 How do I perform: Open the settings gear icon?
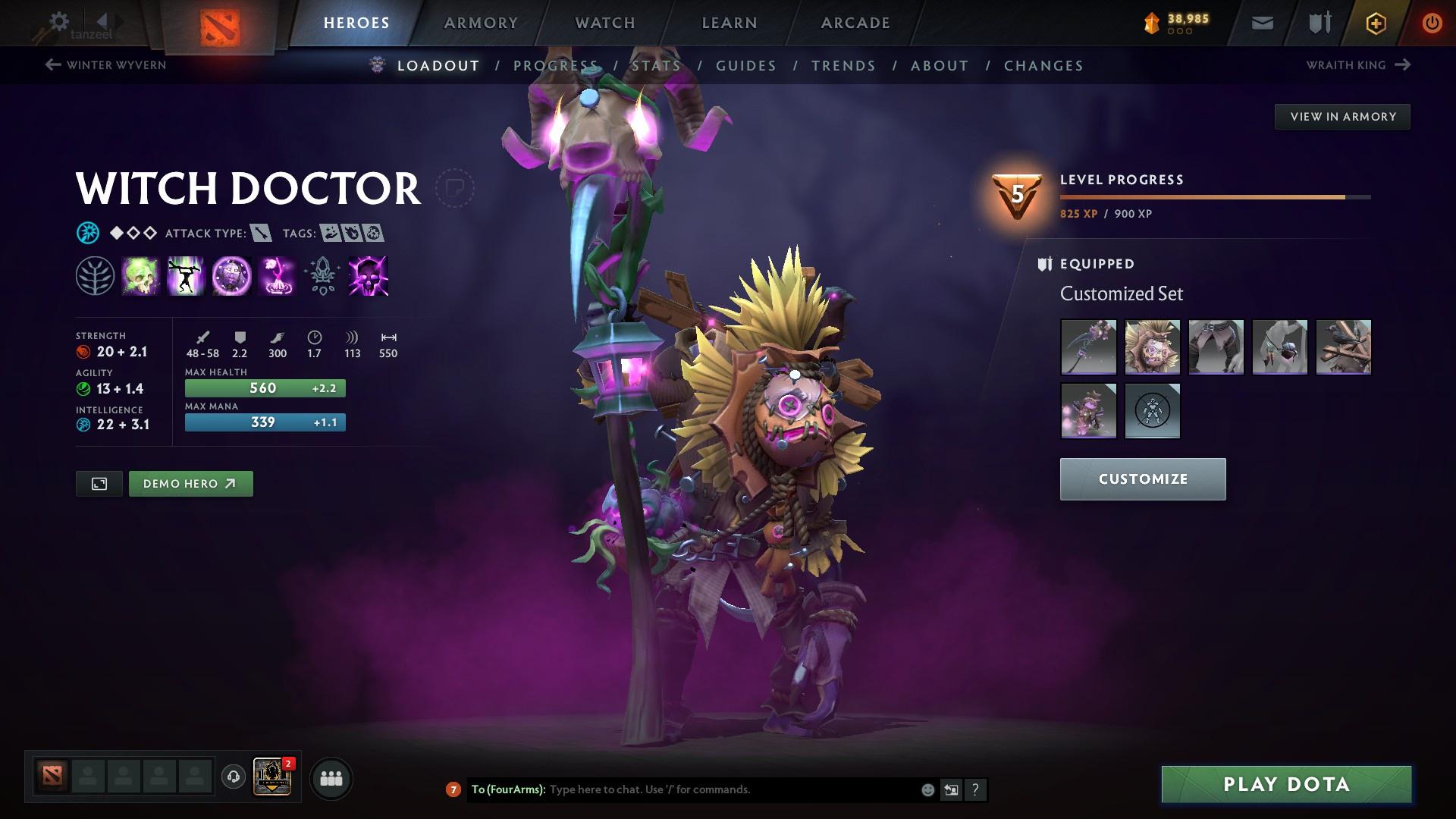point(58,22)
